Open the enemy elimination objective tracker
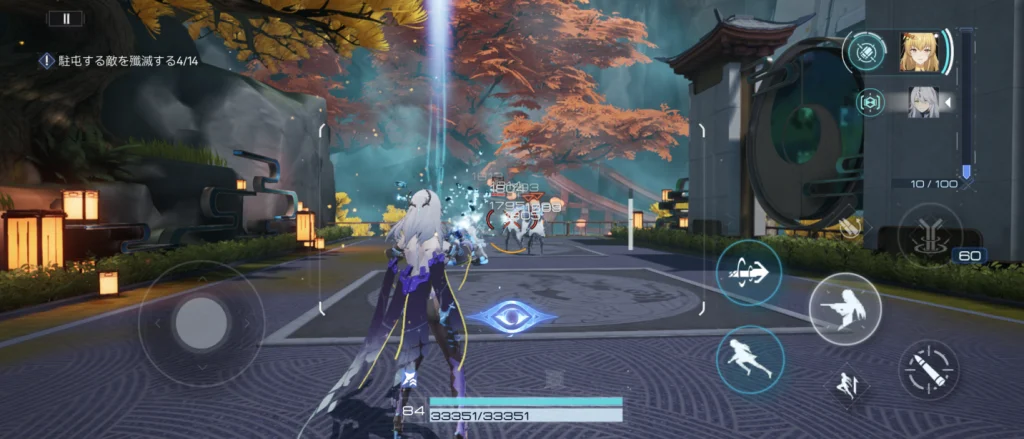 coord(118,61)
